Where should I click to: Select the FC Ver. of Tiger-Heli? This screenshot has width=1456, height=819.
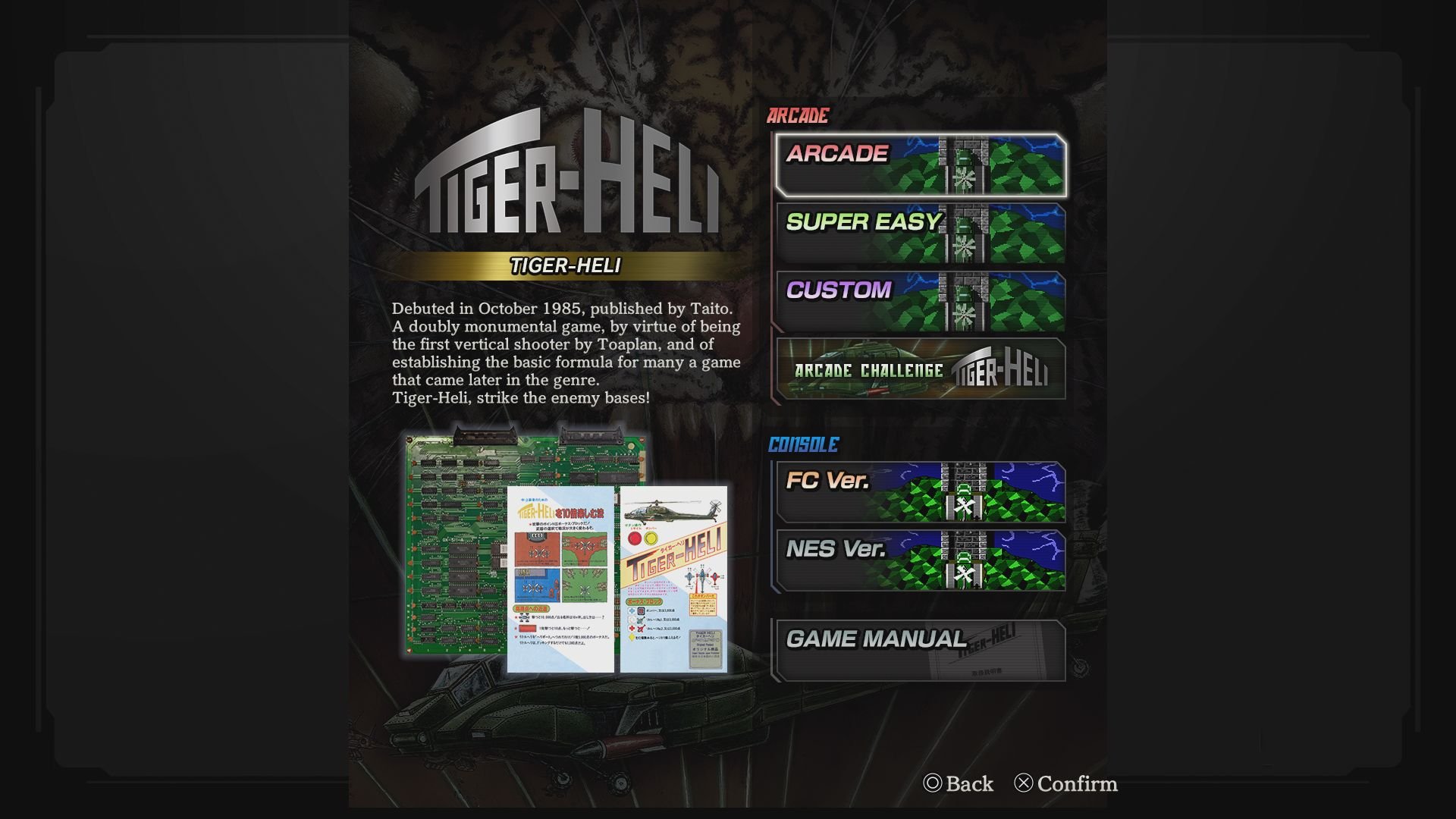pyautogui.click(x=920, y=494)
